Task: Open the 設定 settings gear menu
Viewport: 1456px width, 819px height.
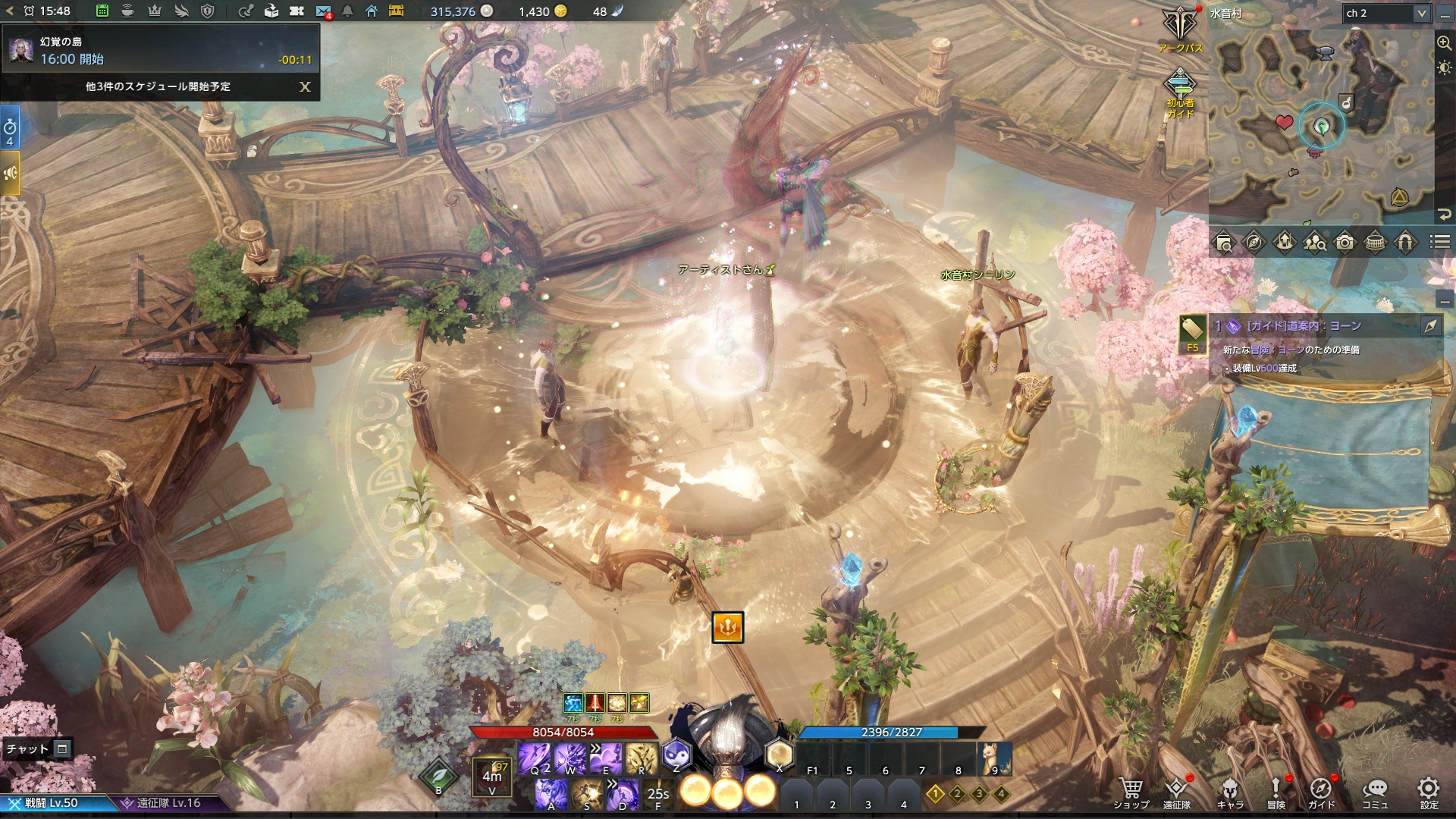Action: (1429, 792)
